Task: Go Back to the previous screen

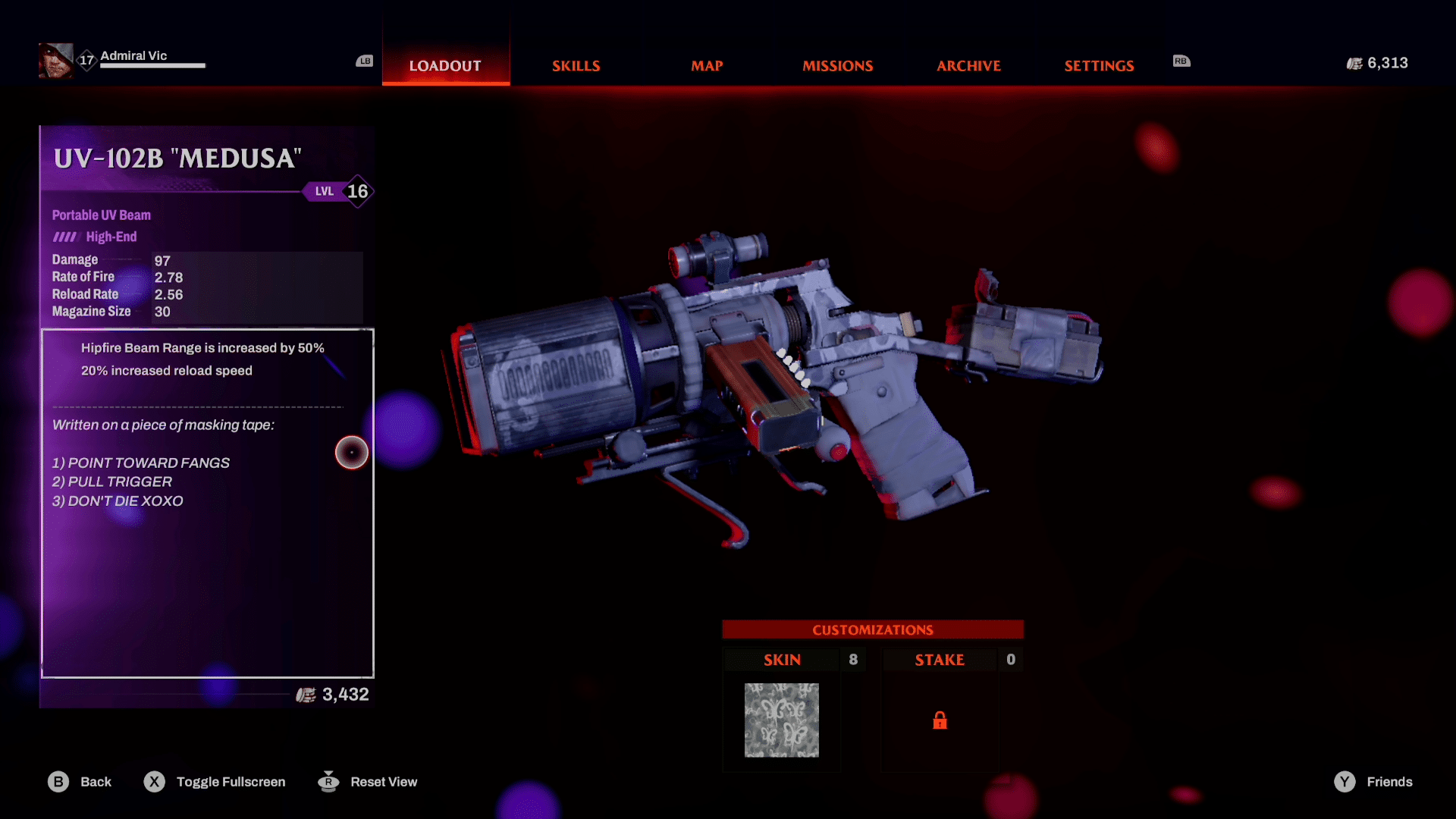Action: (x=96, y=782)
